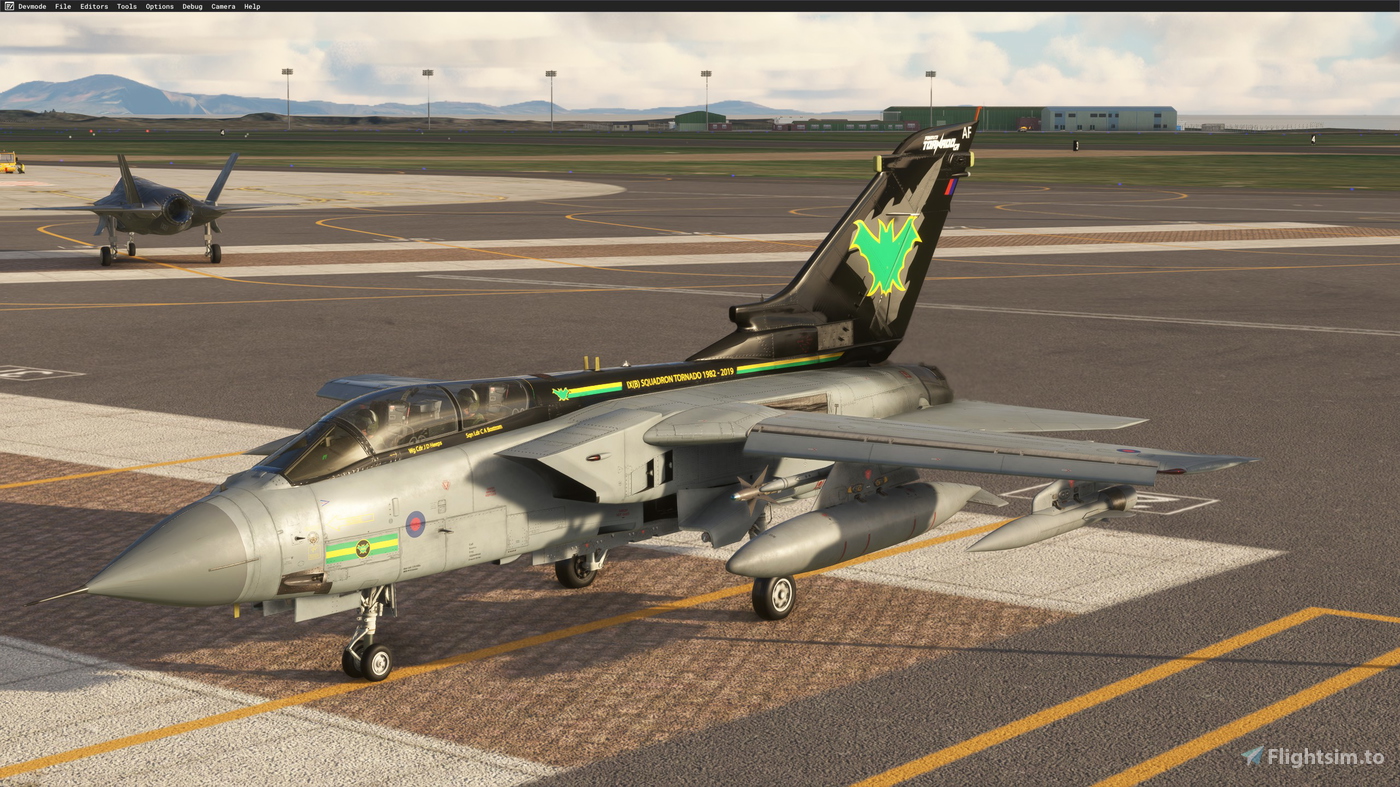Screen dimensions: 1400x787
Task: Open the Editors menu
Action: pos(93,5)
